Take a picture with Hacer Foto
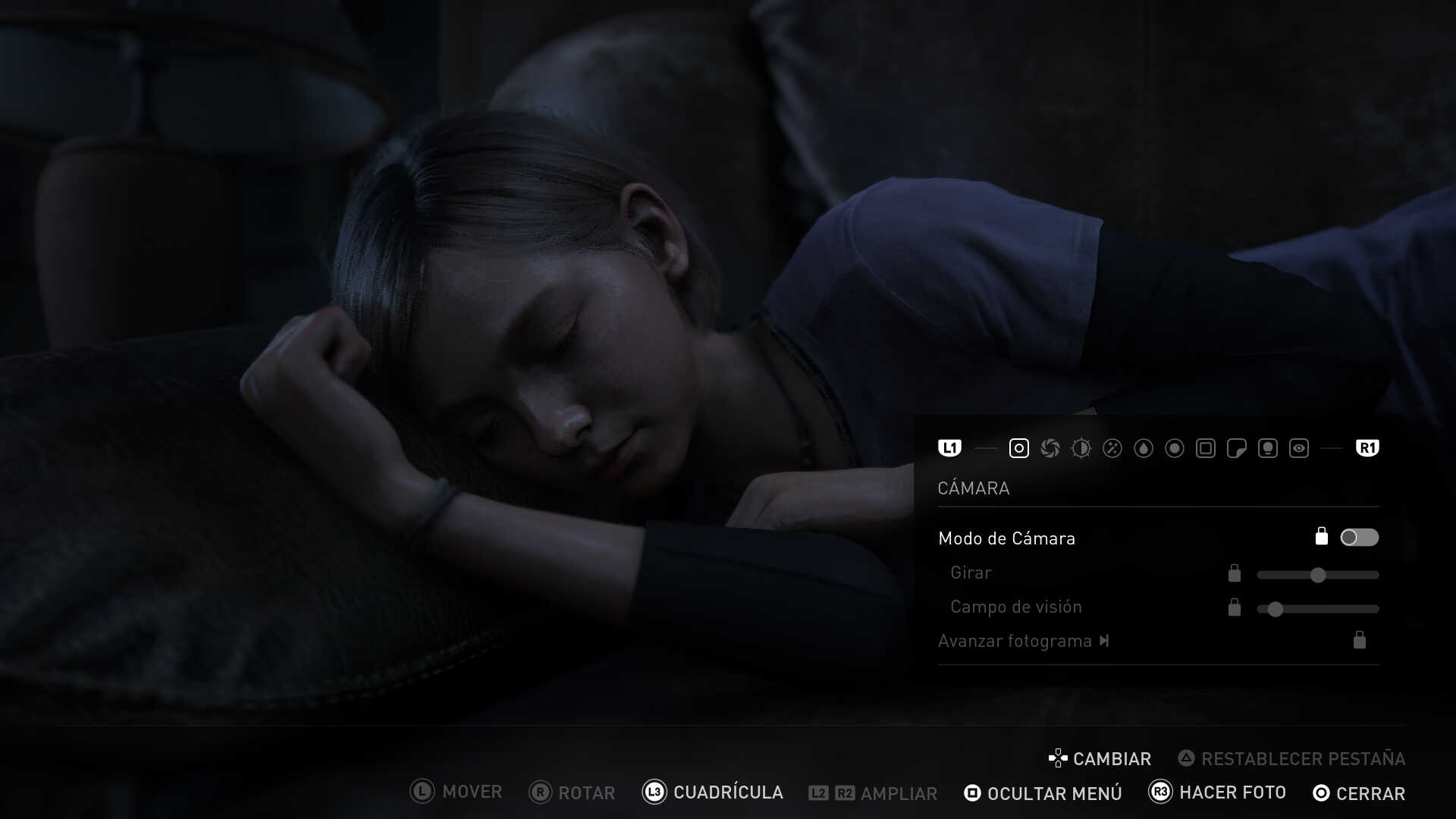The height and width of the screenshot is (819, 1456). tap(1218, 792)
